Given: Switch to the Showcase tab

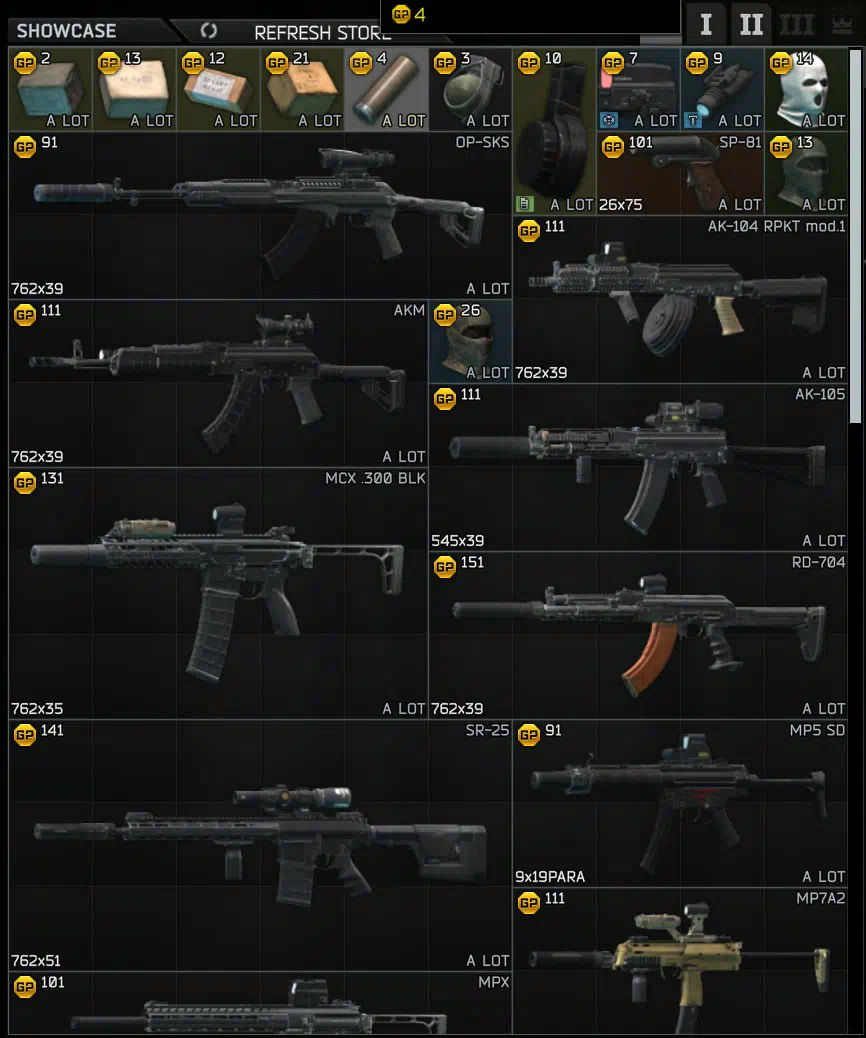Looking at the screenshot, I should (67, 31).
